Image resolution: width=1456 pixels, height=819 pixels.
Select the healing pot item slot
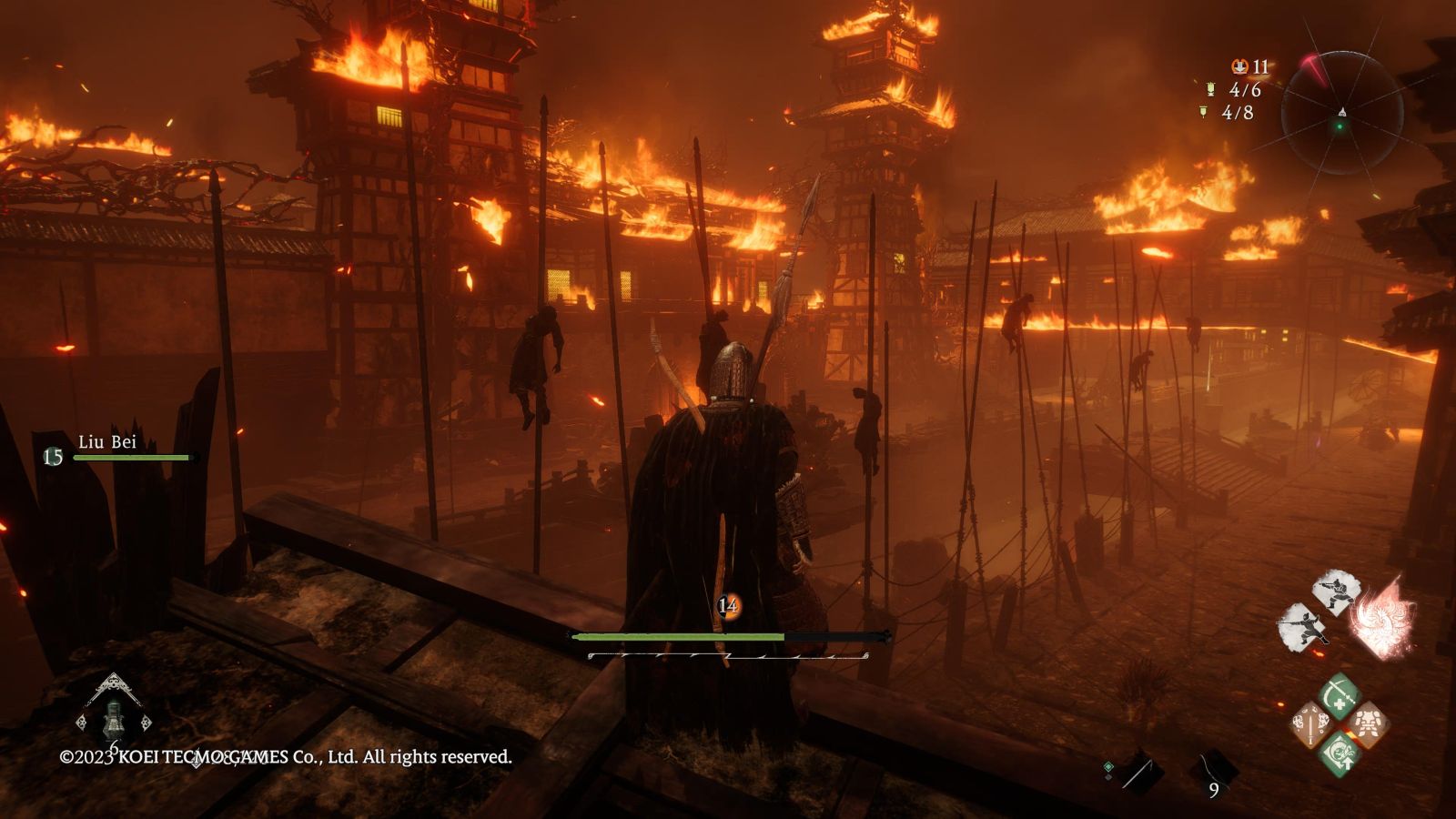click(x=113, y=719)
